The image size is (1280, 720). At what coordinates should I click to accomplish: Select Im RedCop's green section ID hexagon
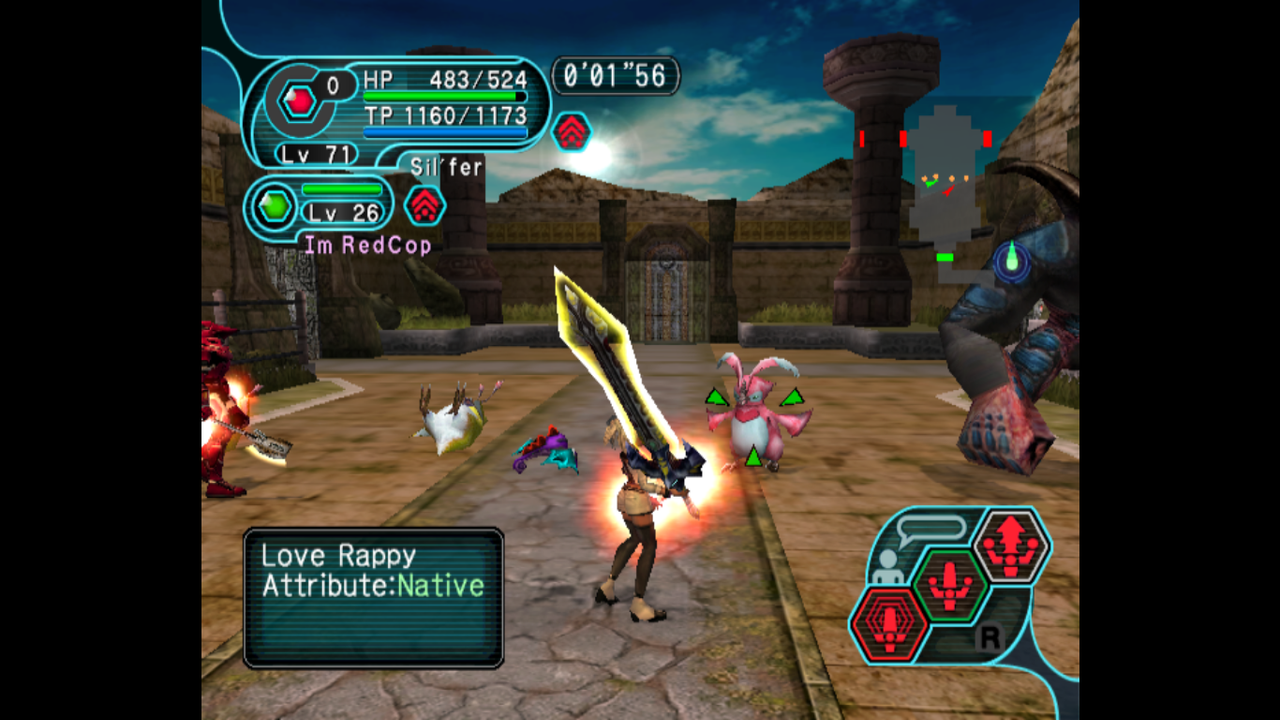click(x=274, y=207)
